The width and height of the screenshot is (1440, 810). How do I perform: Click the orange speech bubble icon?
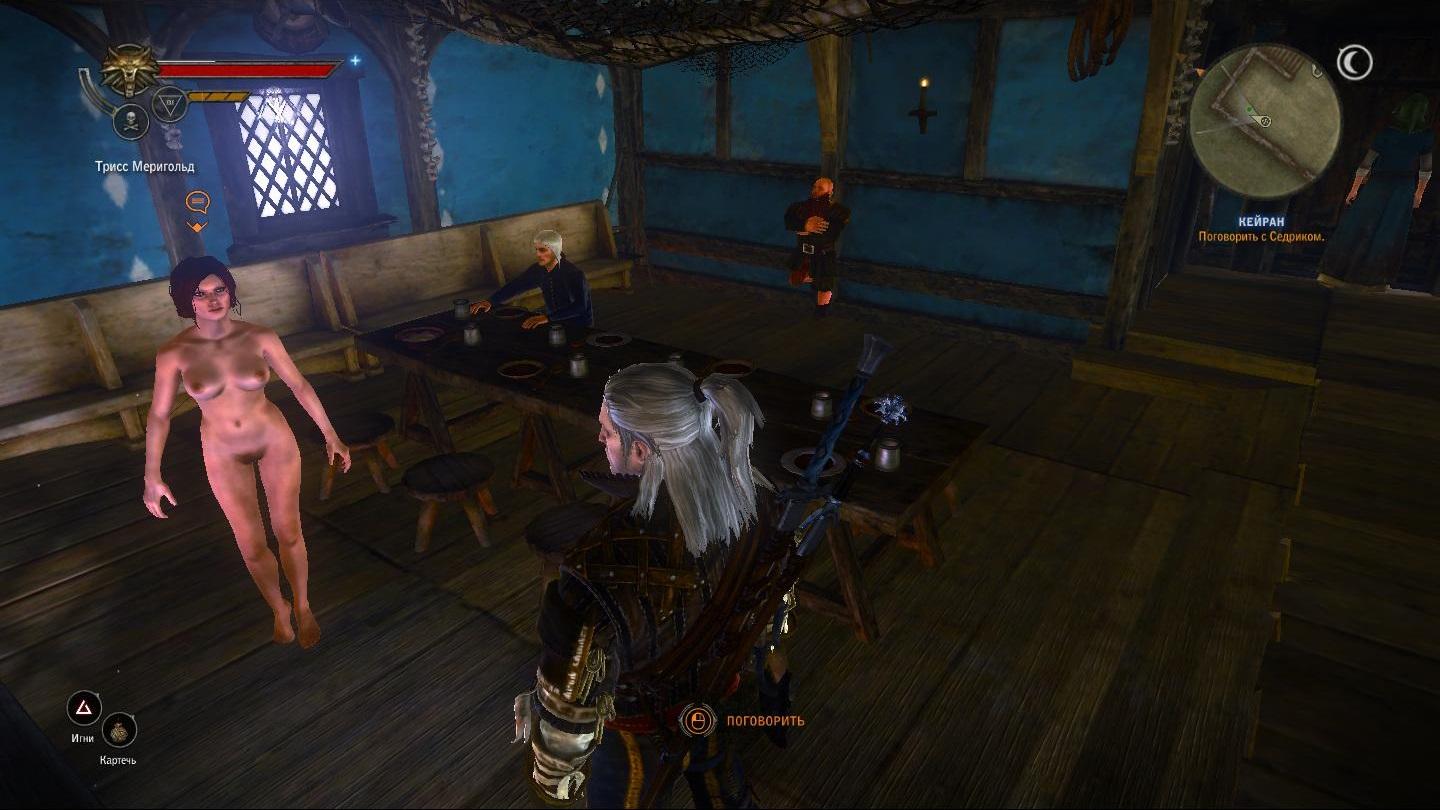point(197,203)
